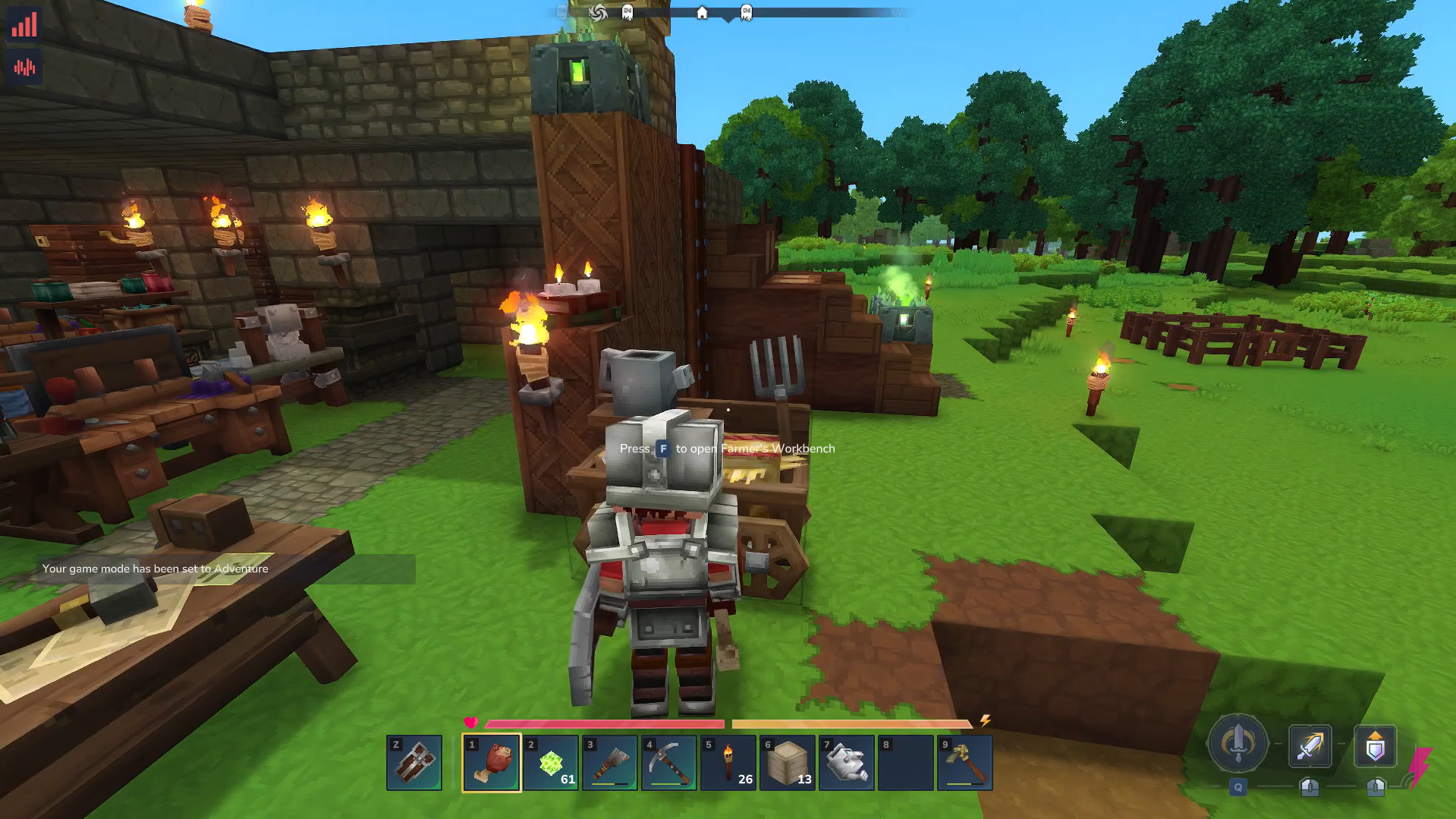Viewport: 1456px width, 819px height.
Task: Select the torch stack of 26
Action: 728,763
